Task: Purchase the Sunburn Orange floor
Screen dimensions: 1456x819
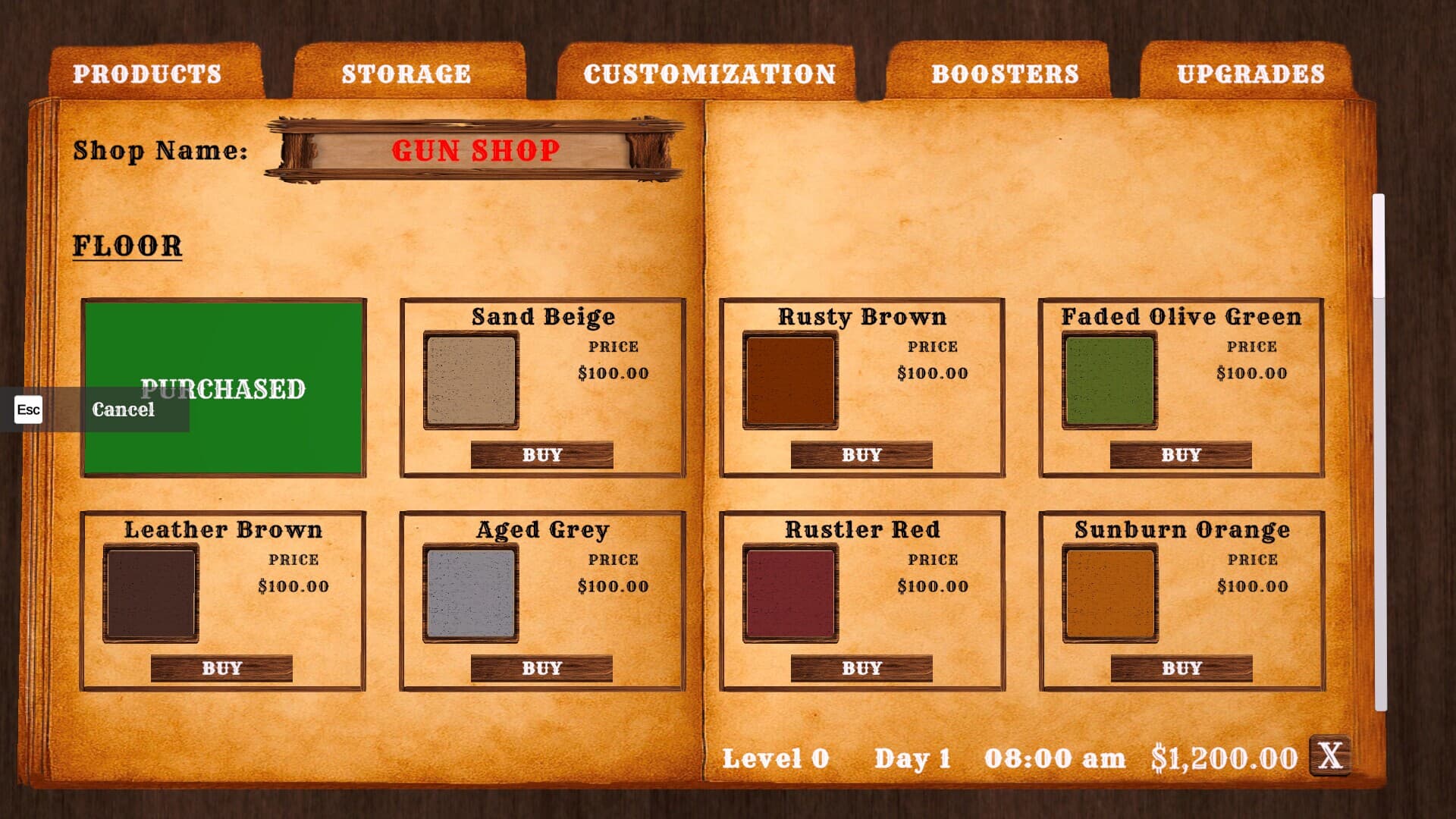Action: click(1181, 667)
